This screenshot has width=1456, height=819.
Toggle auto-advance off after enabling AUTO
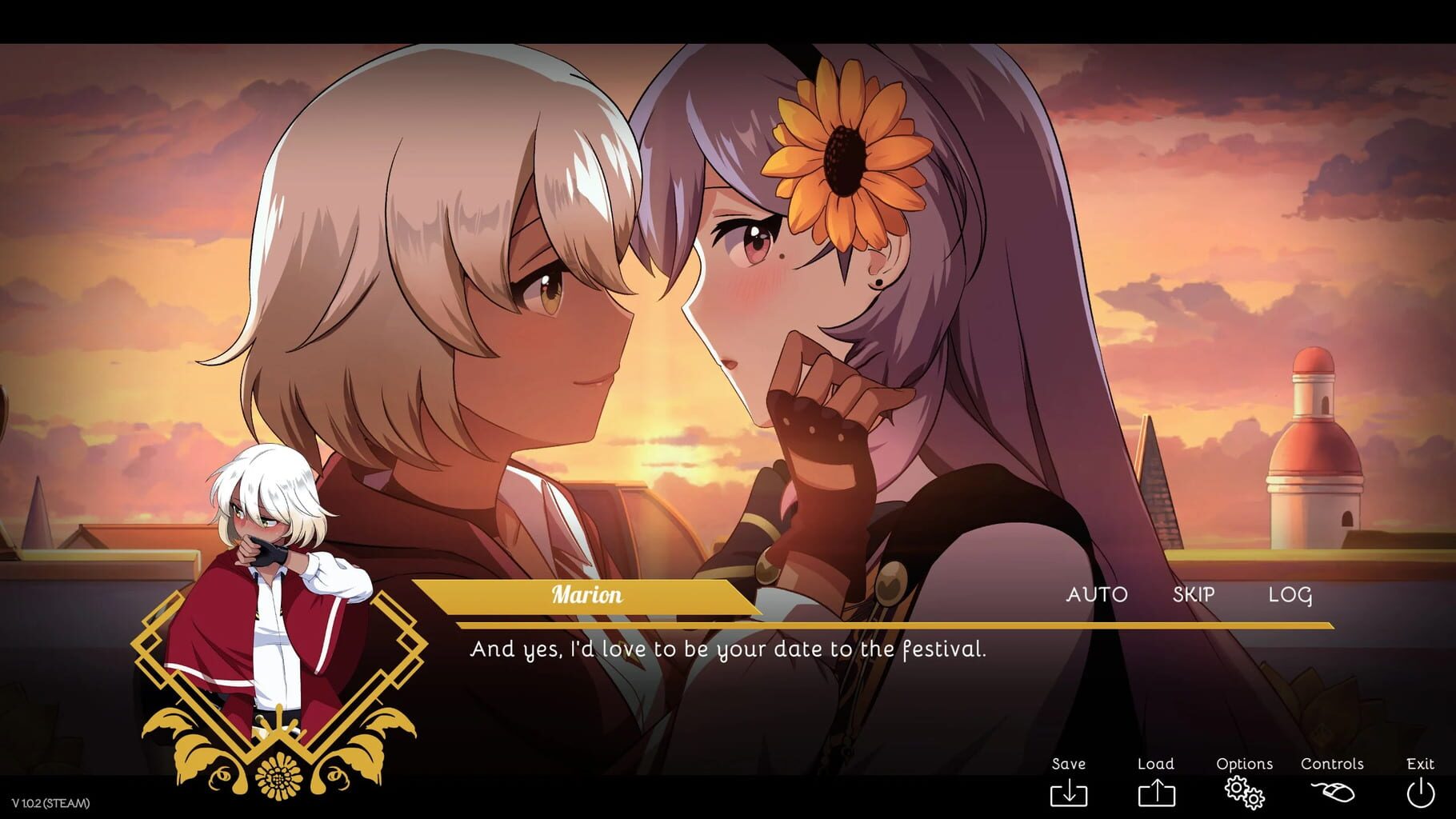tap(1098, 594)
